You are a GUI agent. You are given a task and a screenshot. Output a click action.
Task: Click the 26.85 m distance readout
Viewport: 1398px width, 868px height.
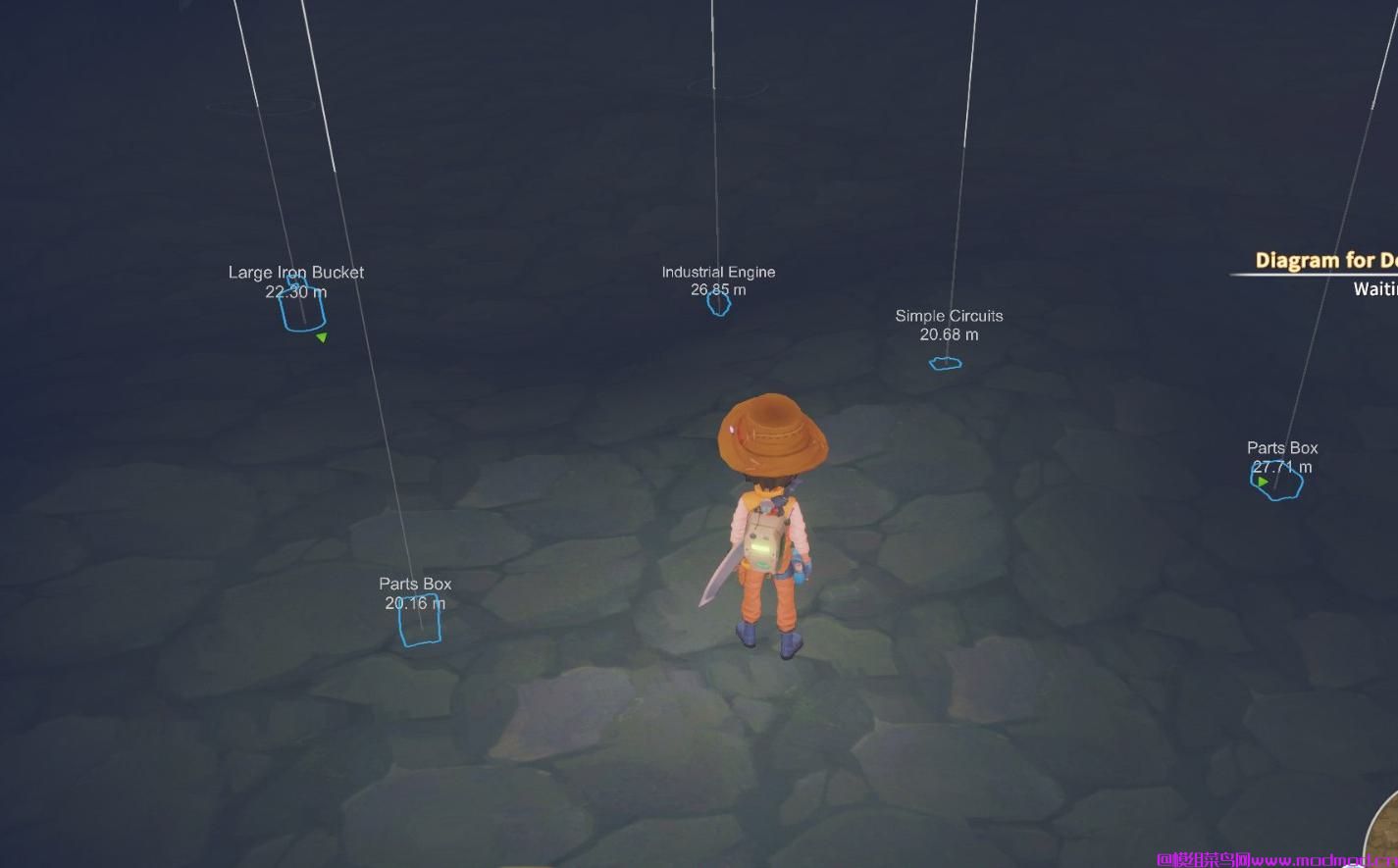(718, 289)
